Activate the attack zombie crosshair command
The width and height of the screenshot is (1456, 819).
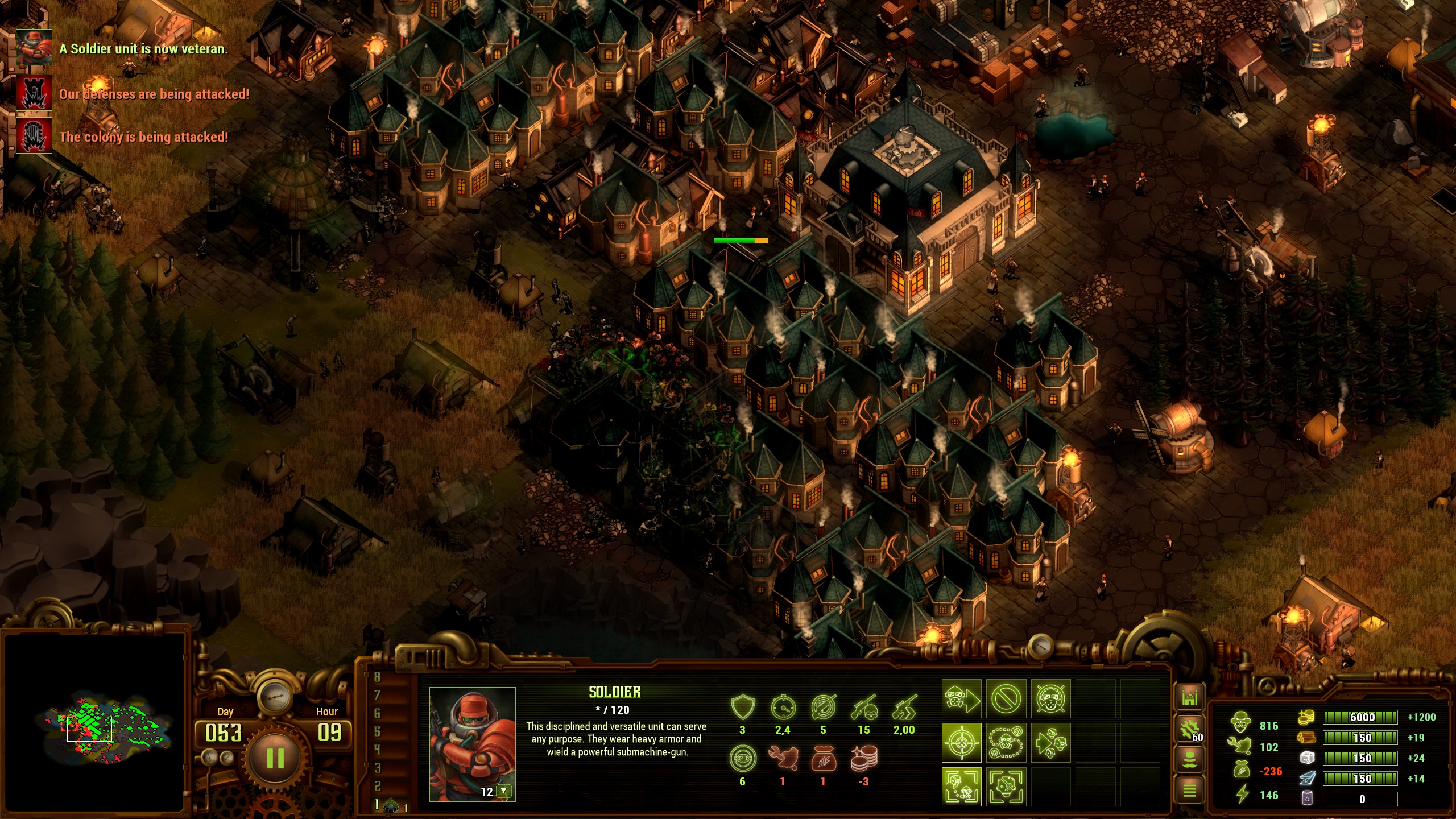[x=1050, y=698]
